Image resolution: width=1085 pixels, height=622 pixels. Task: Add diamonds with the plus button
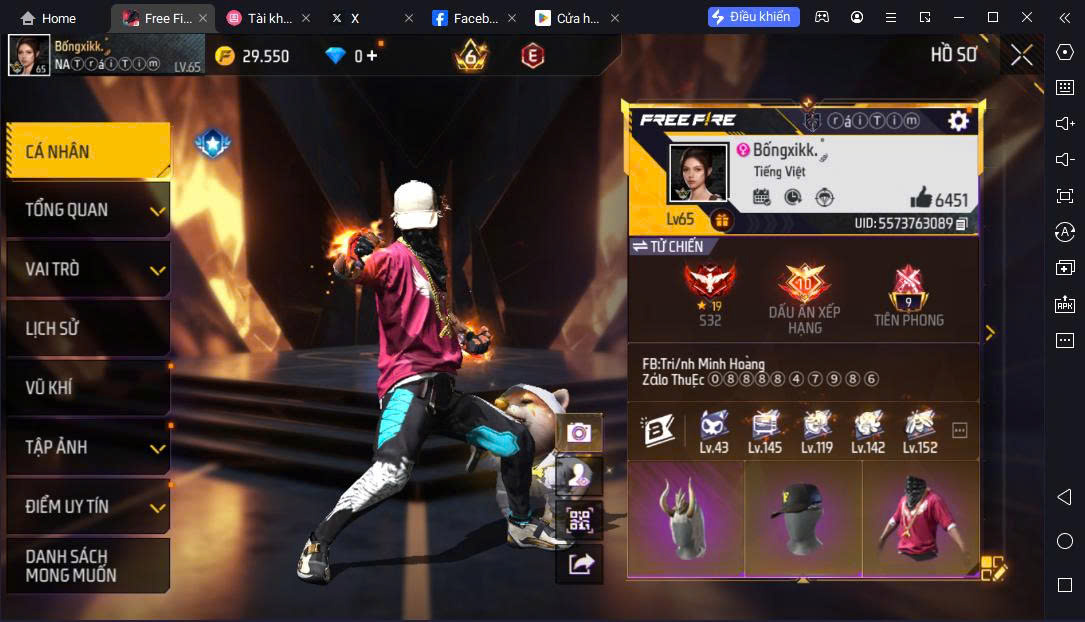[372, 56]
